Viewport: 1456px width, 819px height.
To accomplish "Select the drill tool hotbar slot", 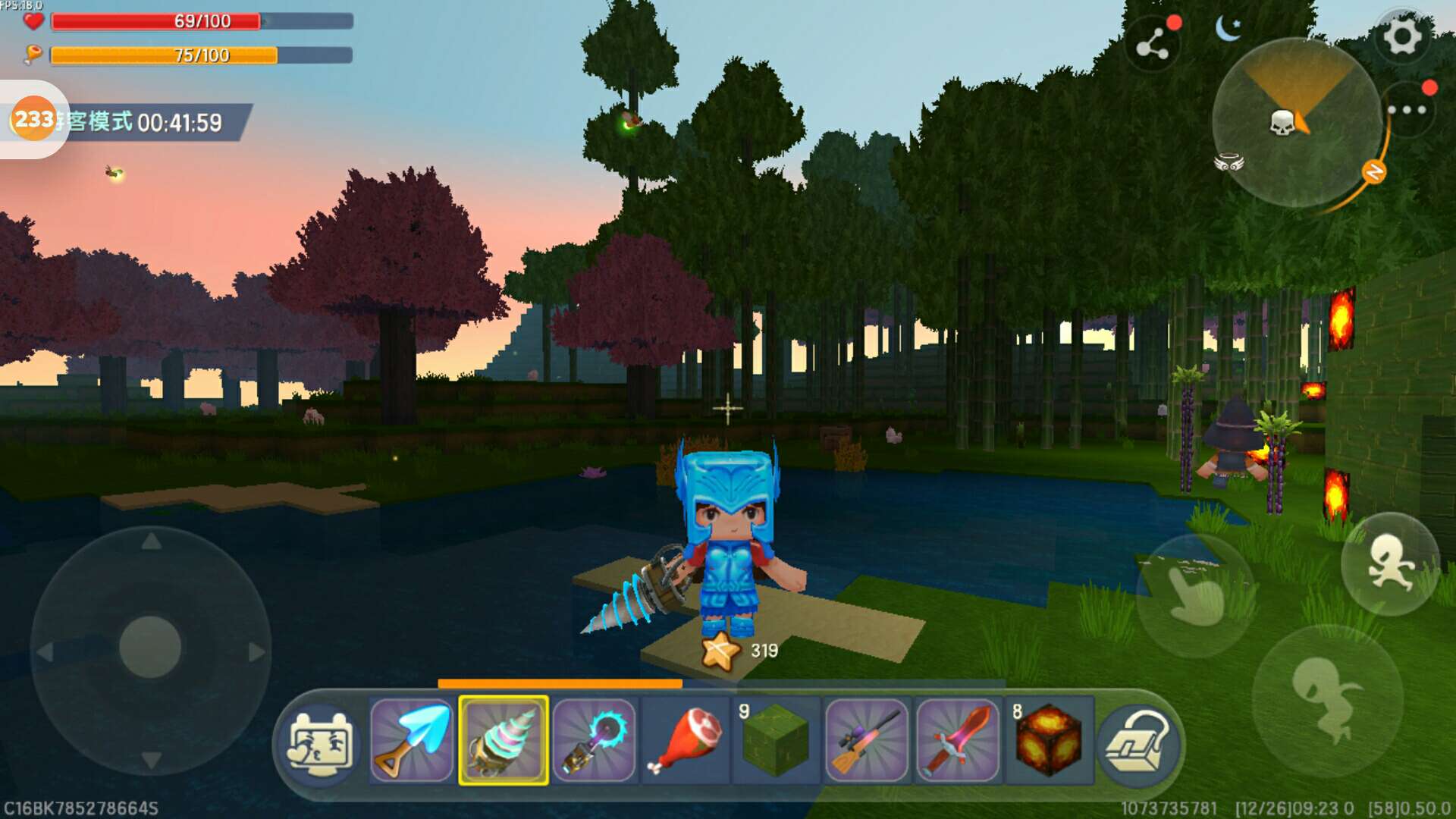I will point(504,740).
